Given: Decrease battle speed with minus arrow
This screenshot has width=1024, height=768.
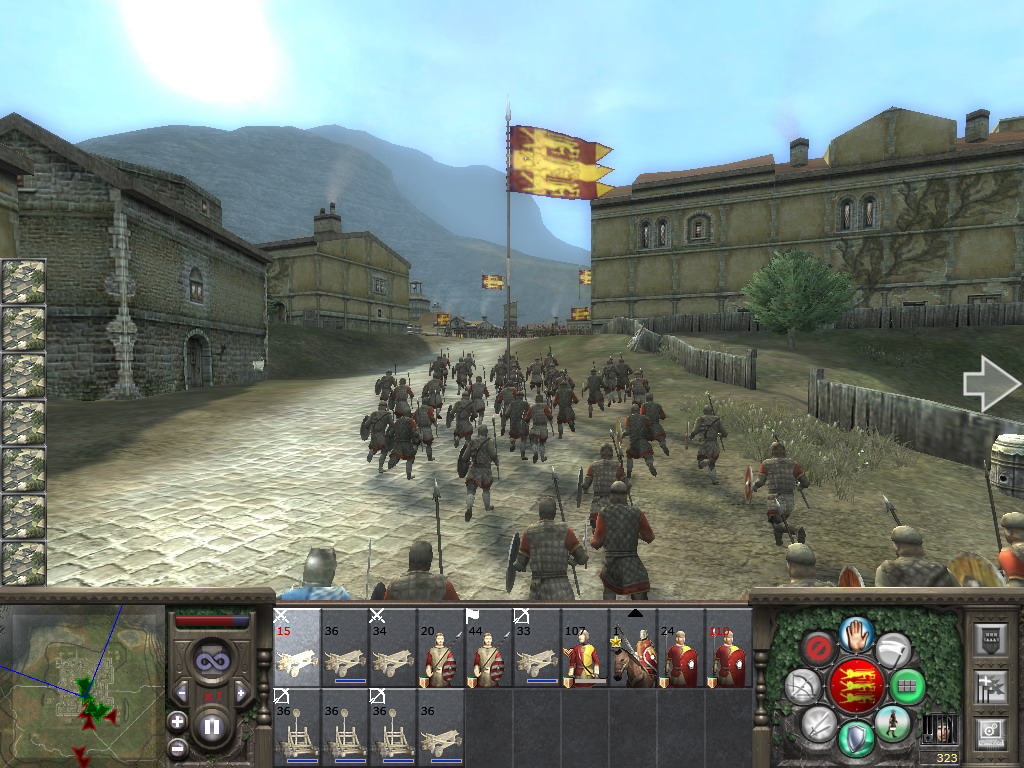Looking at the screenshot, I should click(181, 693).
